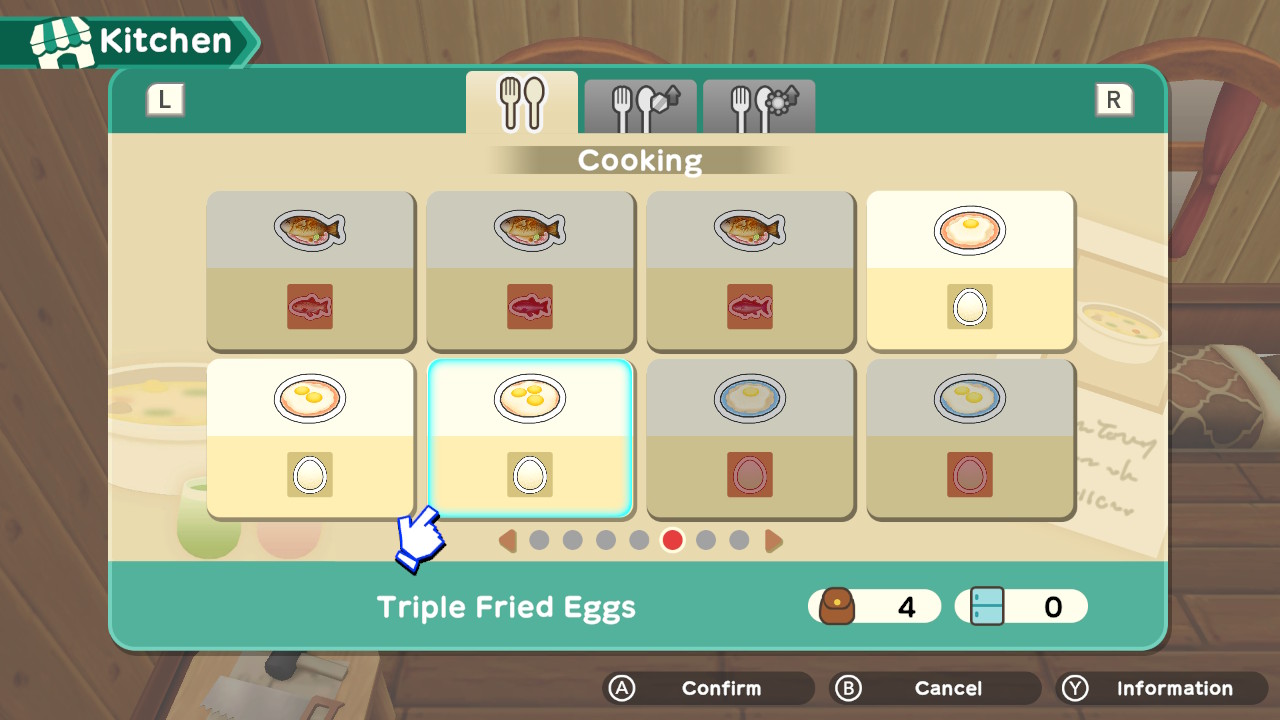The width and height of the screenshot is (1280, 720).
Task: Click the fish ingredient icon on first recipe
Action: click(310, 307)
